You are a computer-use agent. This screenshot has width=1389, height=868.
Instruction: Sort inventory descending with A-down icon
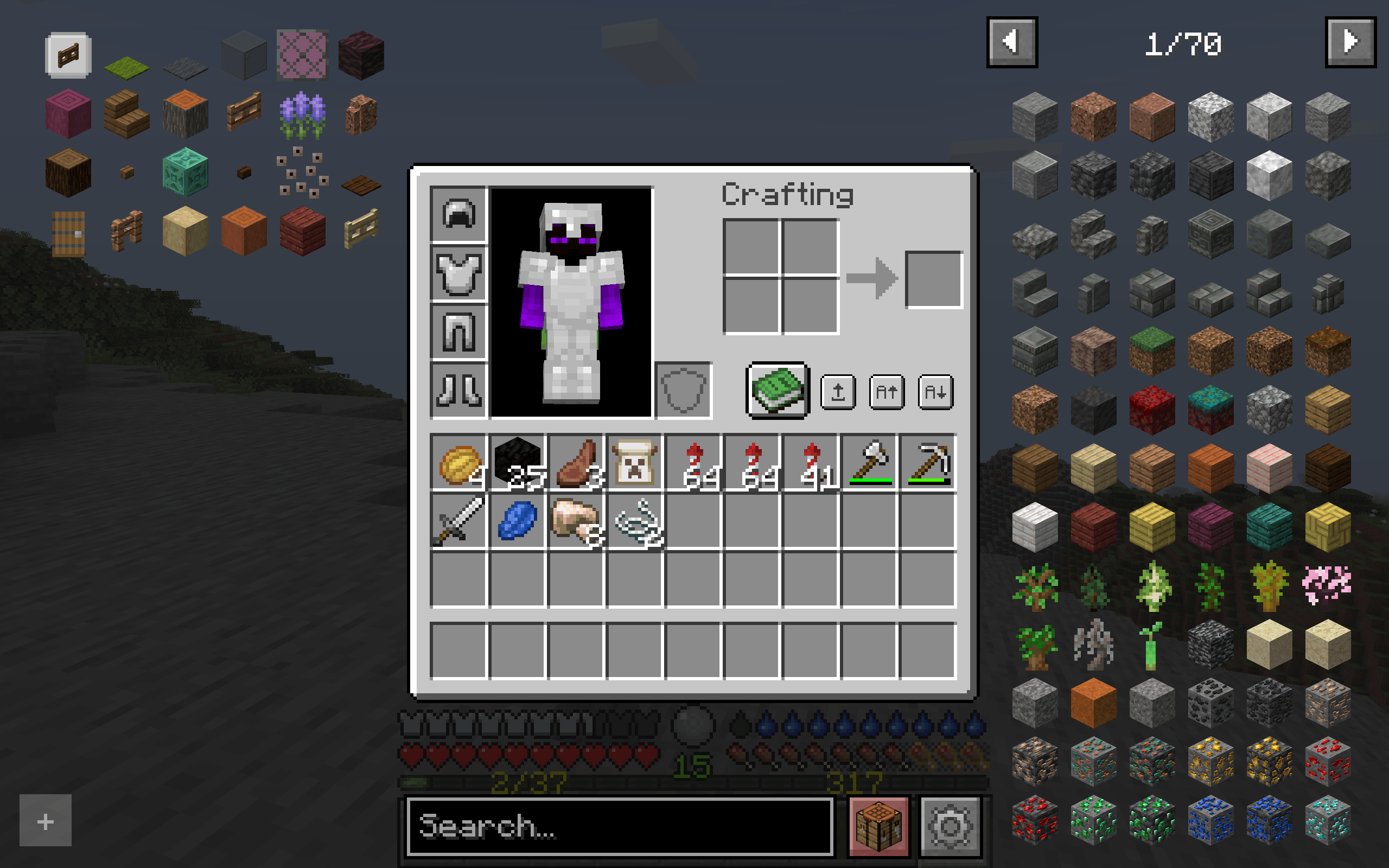coord(935,393)
